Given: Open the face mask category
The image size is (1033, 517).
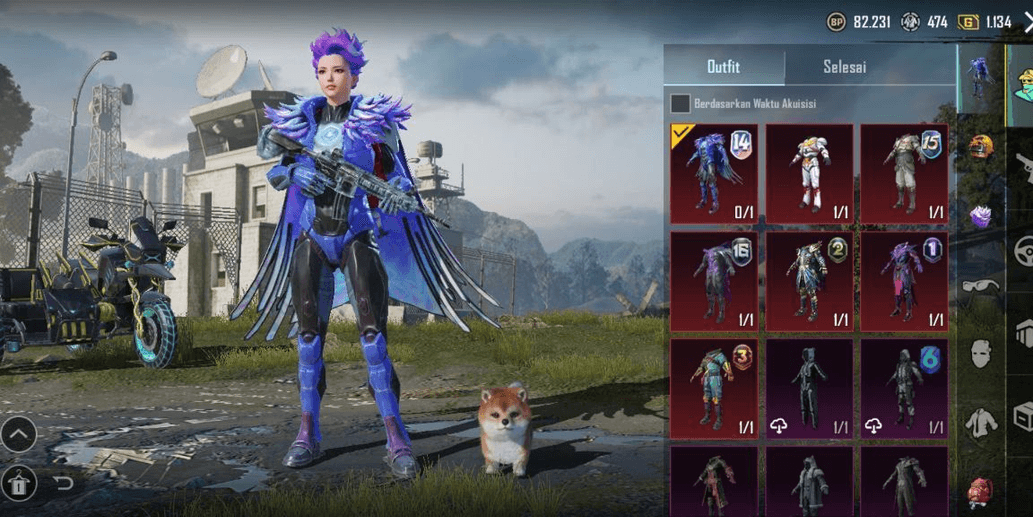Looking at the screenshot, I should 981,353.
